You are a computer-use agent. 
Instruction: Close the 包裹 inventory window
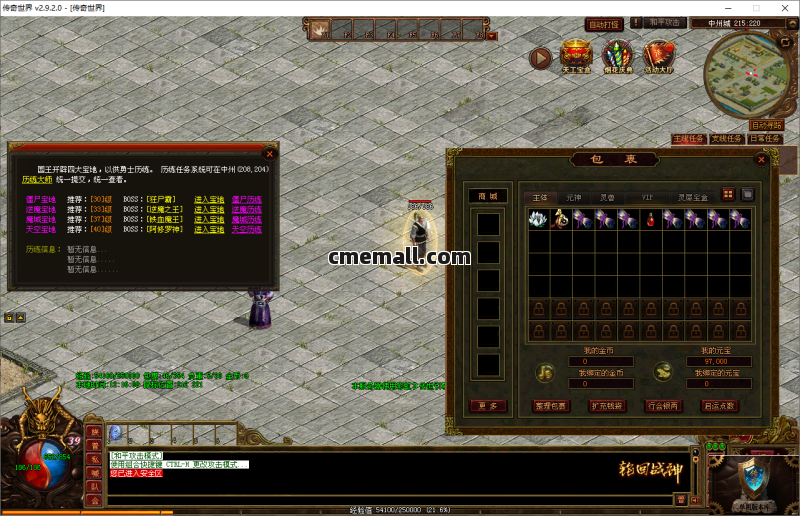(762, 159)
